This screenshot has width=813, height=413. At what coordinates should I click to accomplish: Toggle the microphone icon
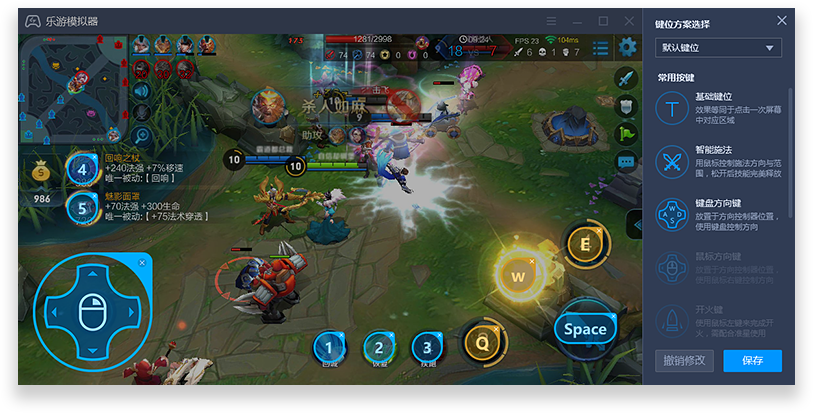pyautogui.click(x=141, y=110)
